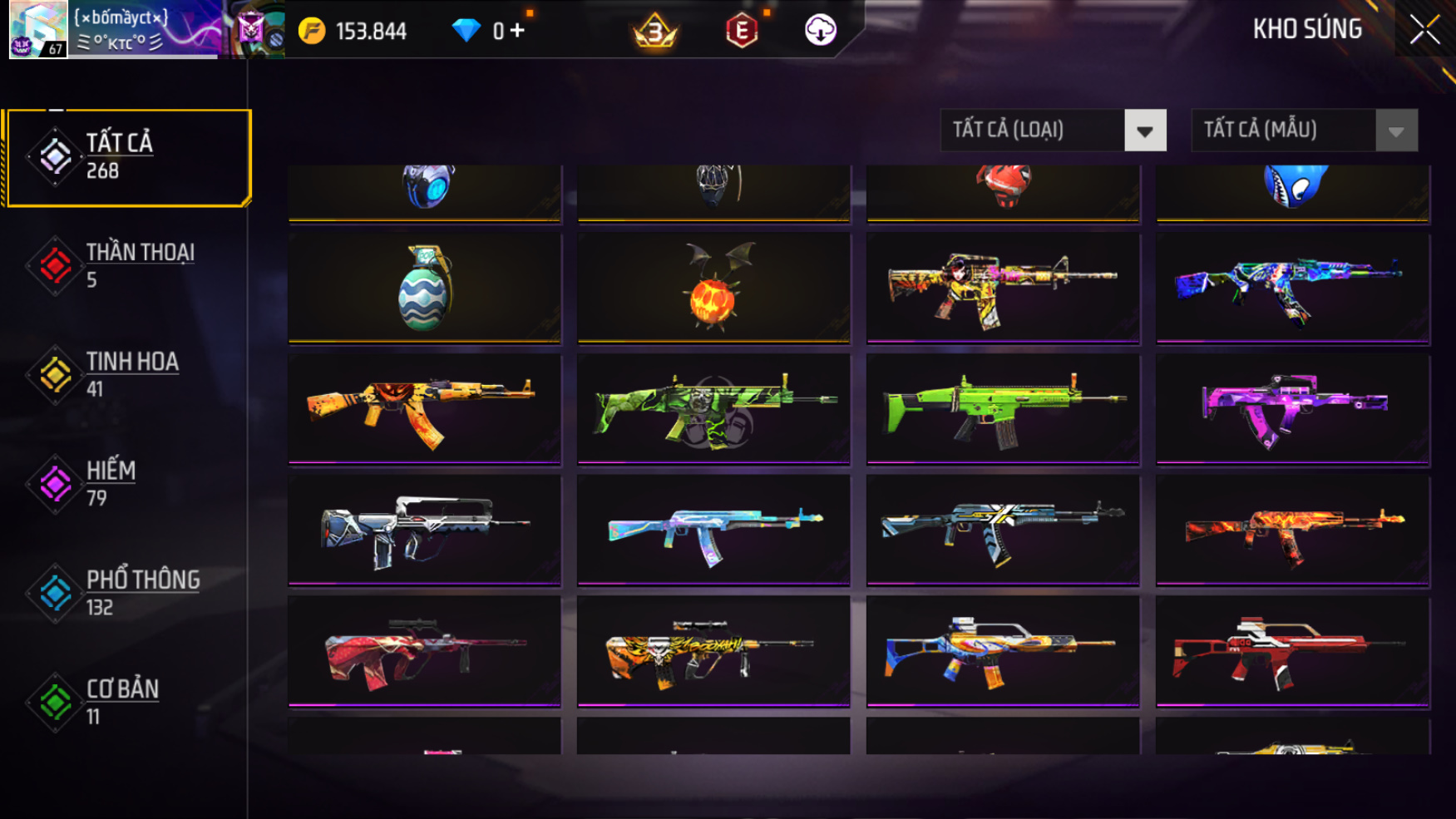The height and width of the screenshot is (819, 1456).
Task: Add diamonds with the plus button
Action: tap(518, 31)
